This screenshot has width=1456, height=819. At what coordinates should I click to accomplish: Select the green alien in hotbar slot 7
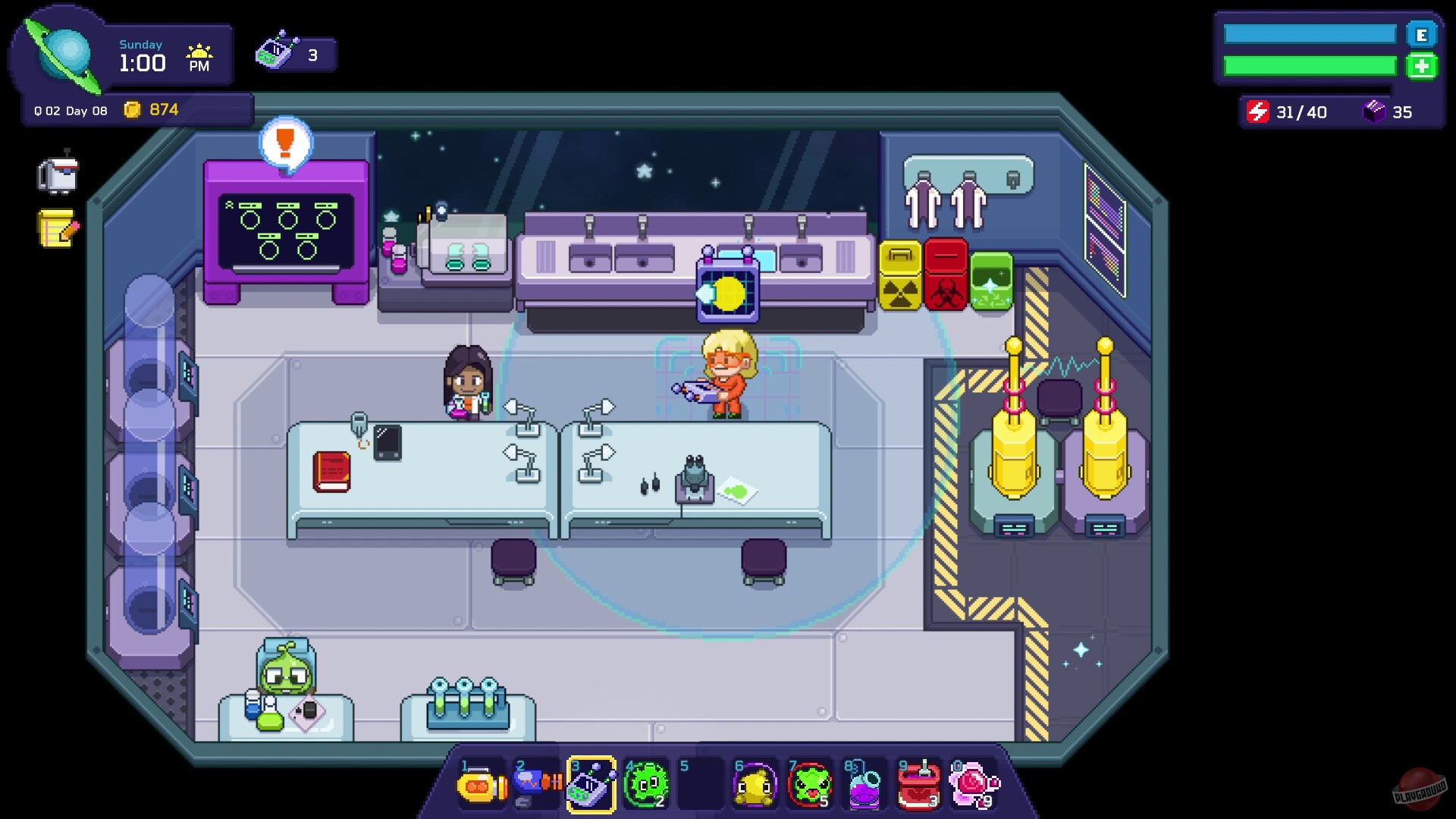pos(810,786)
